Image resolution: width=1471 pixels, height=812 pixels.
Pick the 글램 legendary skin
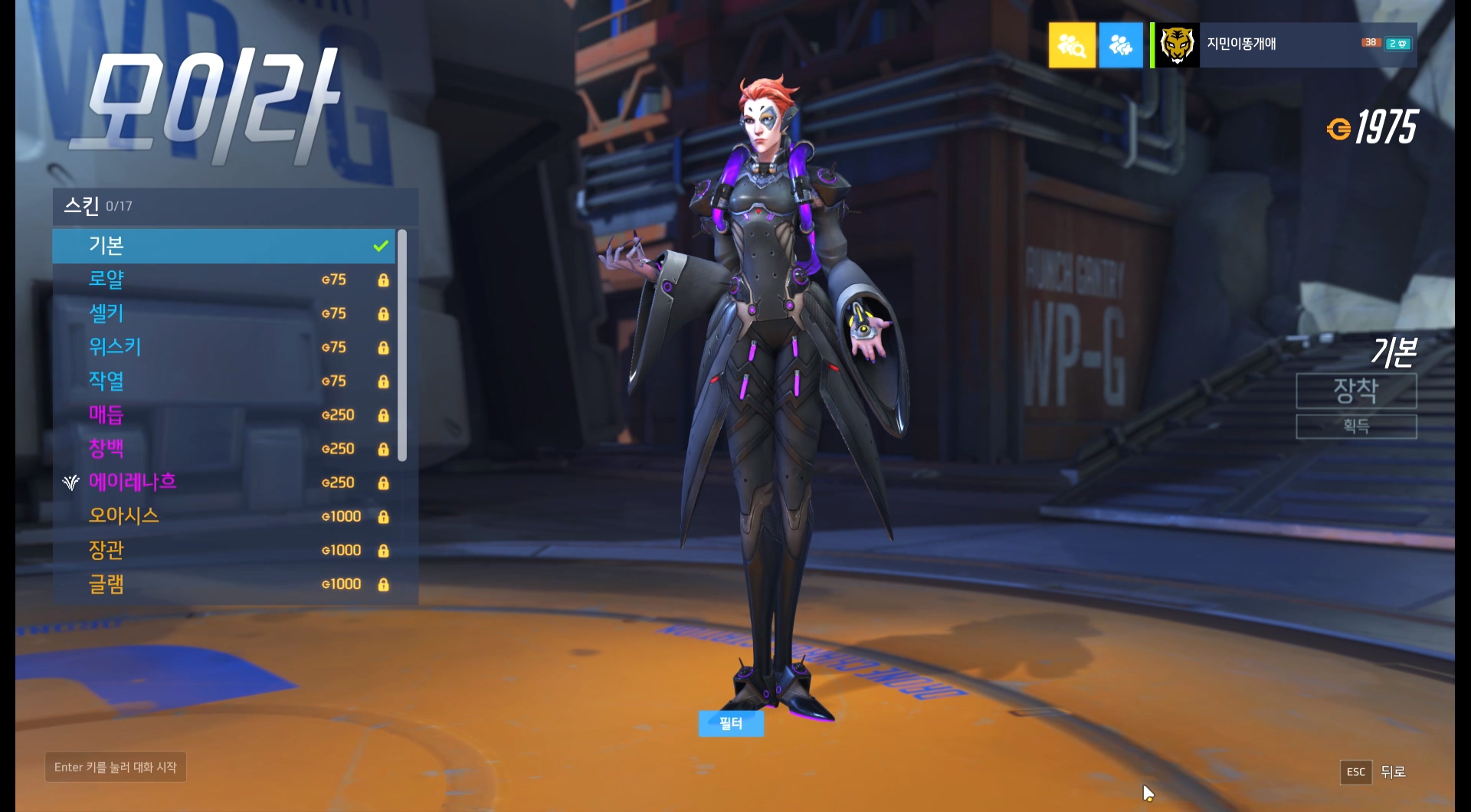pyautogui.click(x=222, y=584)
